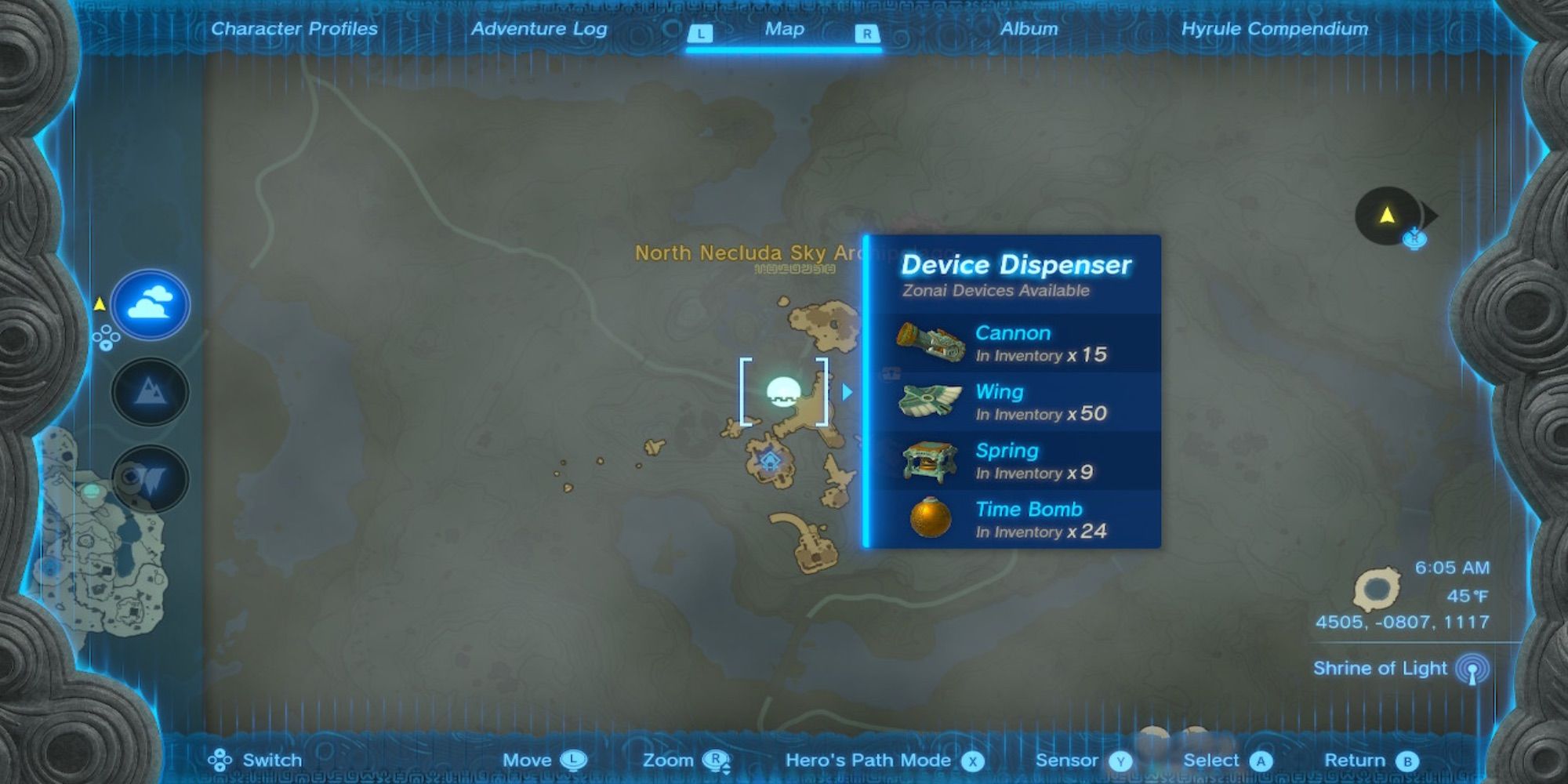Switch to the Album tab
1568x784 pixels.
1029,29
